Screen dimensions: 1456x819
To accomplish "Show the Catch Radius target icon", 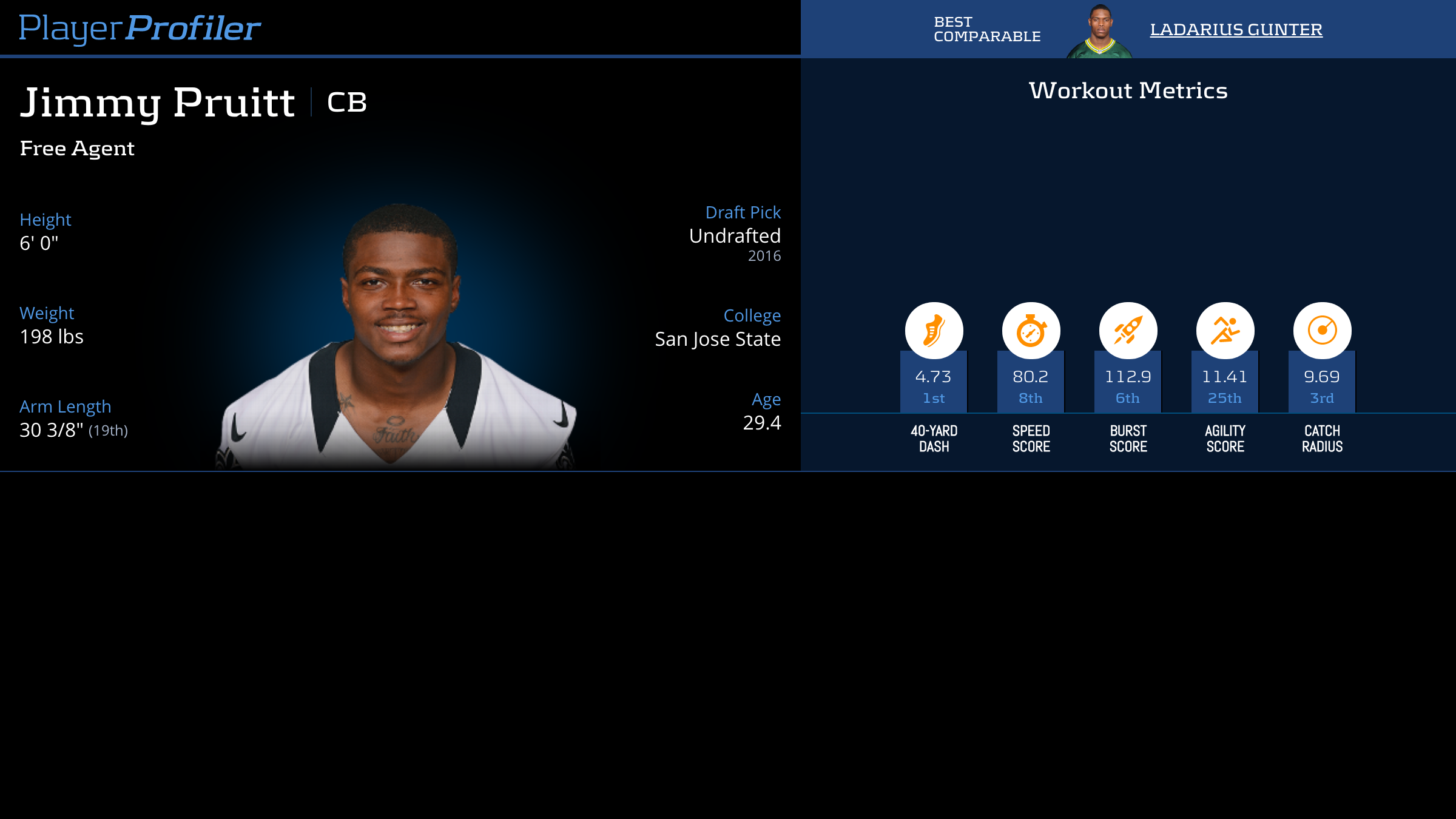I will 1322,331.
